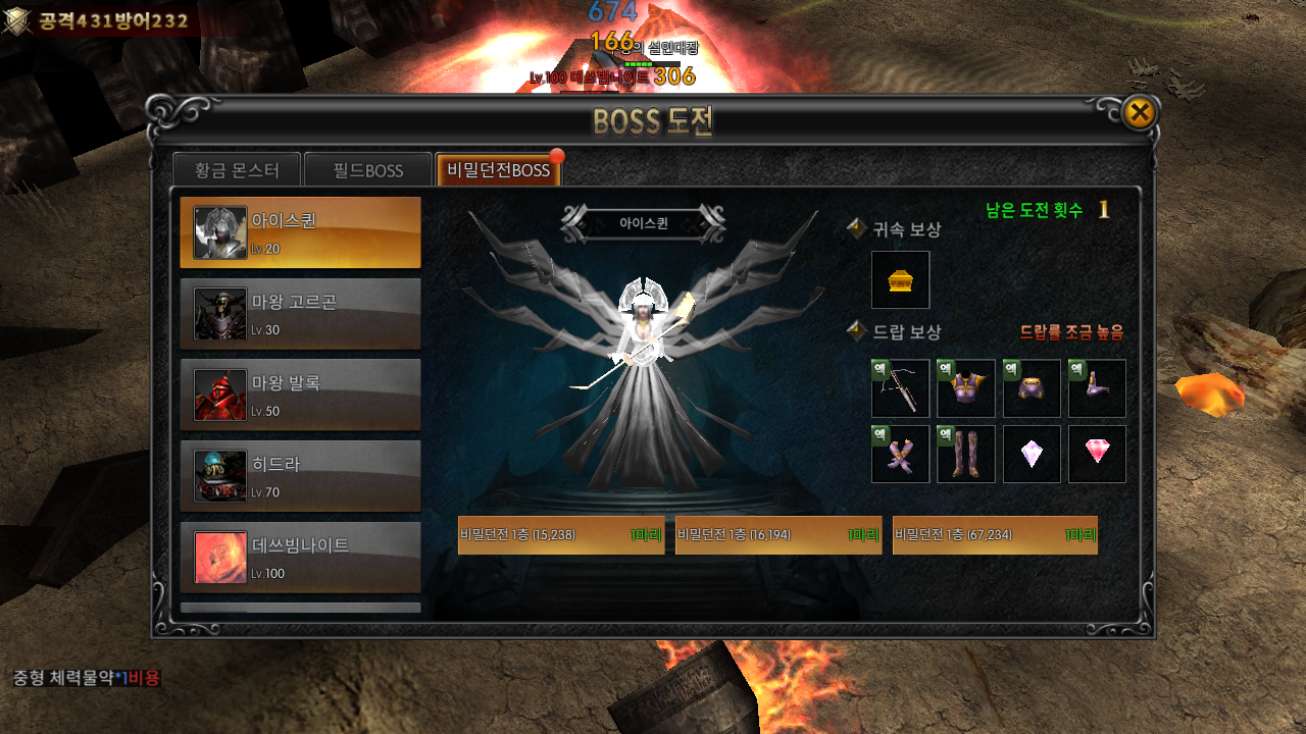Inspect the leg armor drop reward
The height and width of the screenshot is (734, 1306).
(x=966, y=454)
